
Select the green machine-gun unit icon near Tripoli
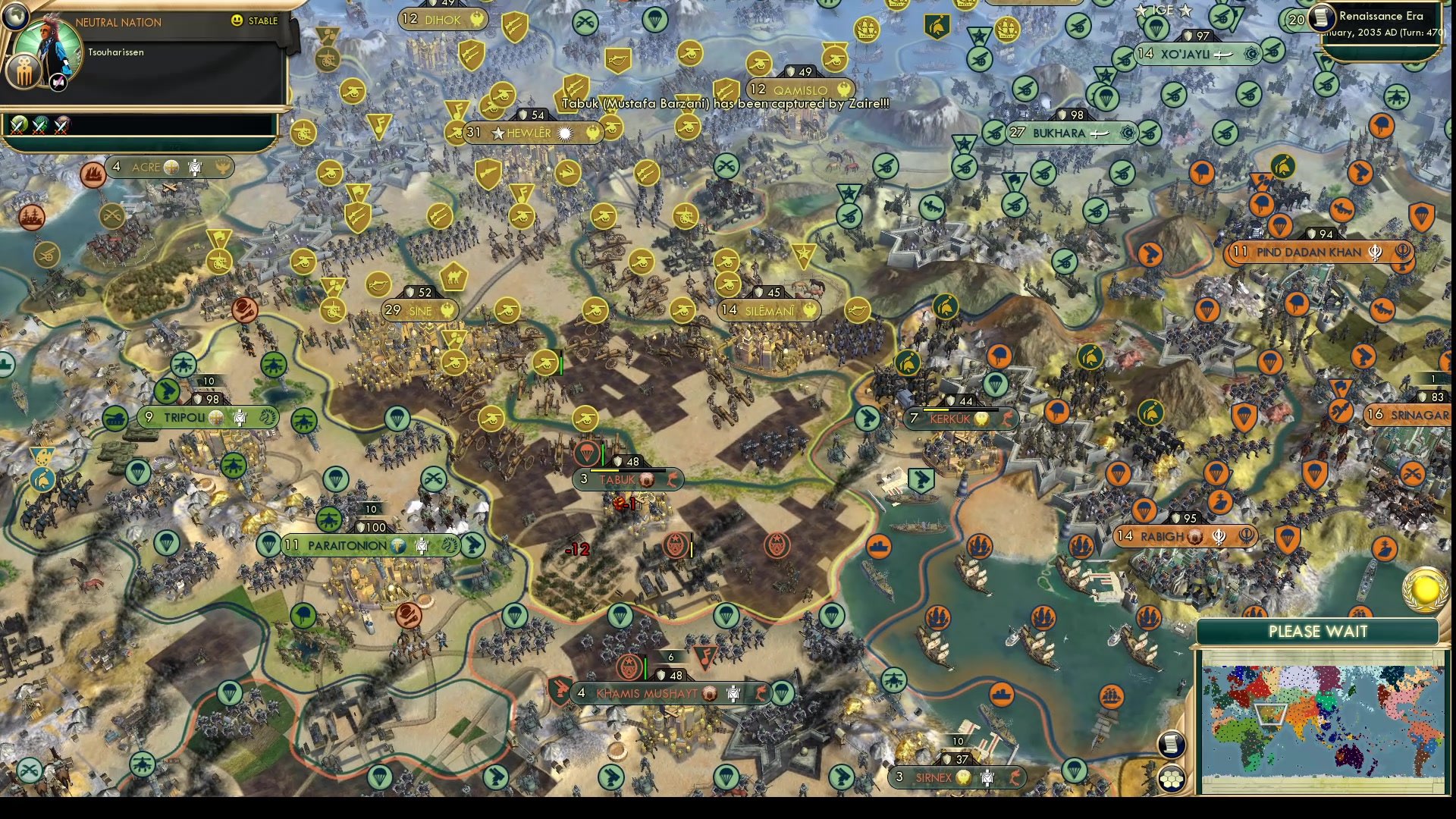[x=168, y=389]
